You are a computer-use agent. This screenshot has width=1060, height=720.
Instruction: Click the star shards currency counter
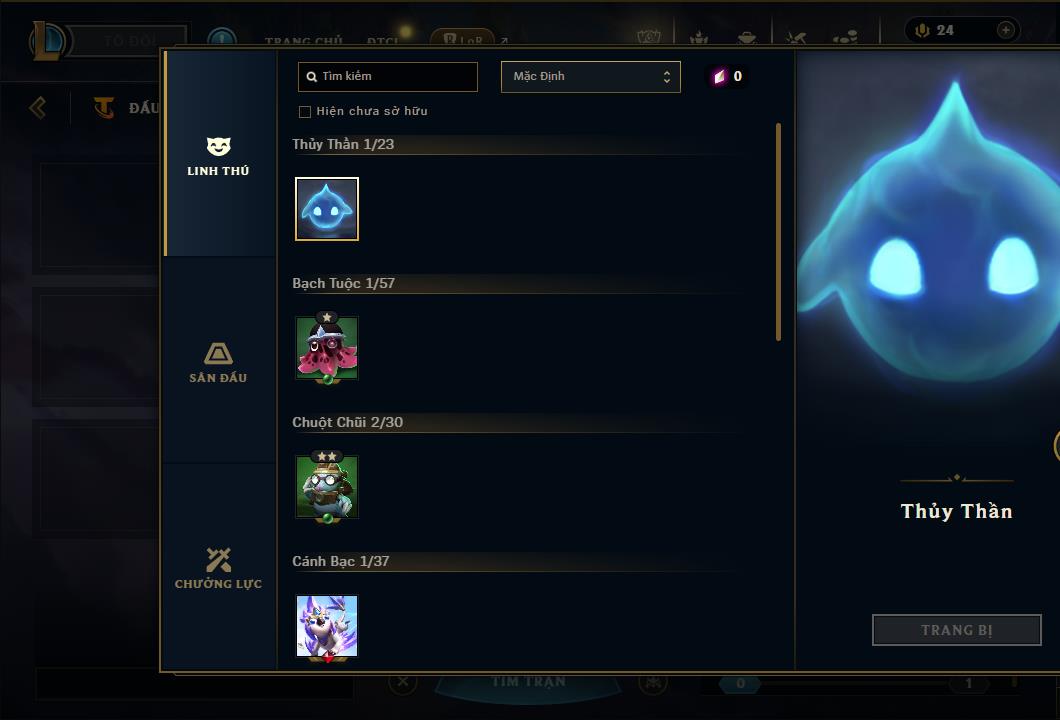click(727, 77)
